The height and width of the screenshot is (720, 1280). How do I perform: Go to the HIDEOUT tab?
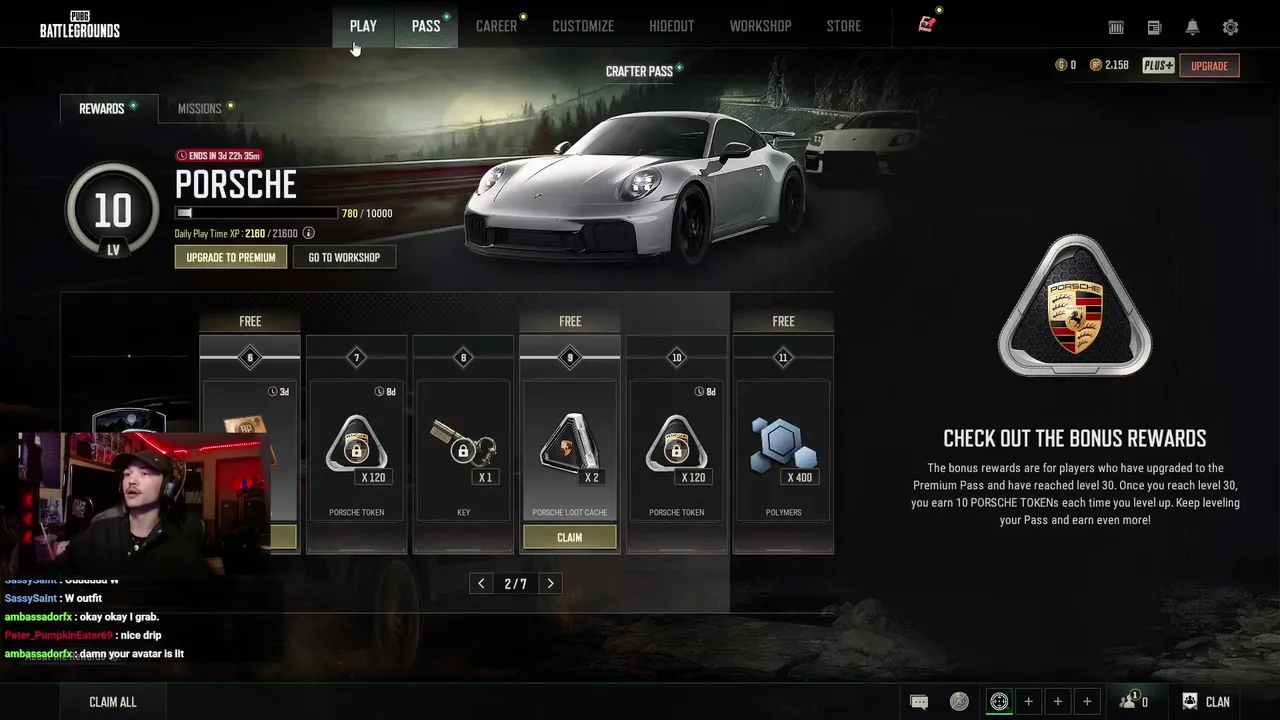(671, 26)
